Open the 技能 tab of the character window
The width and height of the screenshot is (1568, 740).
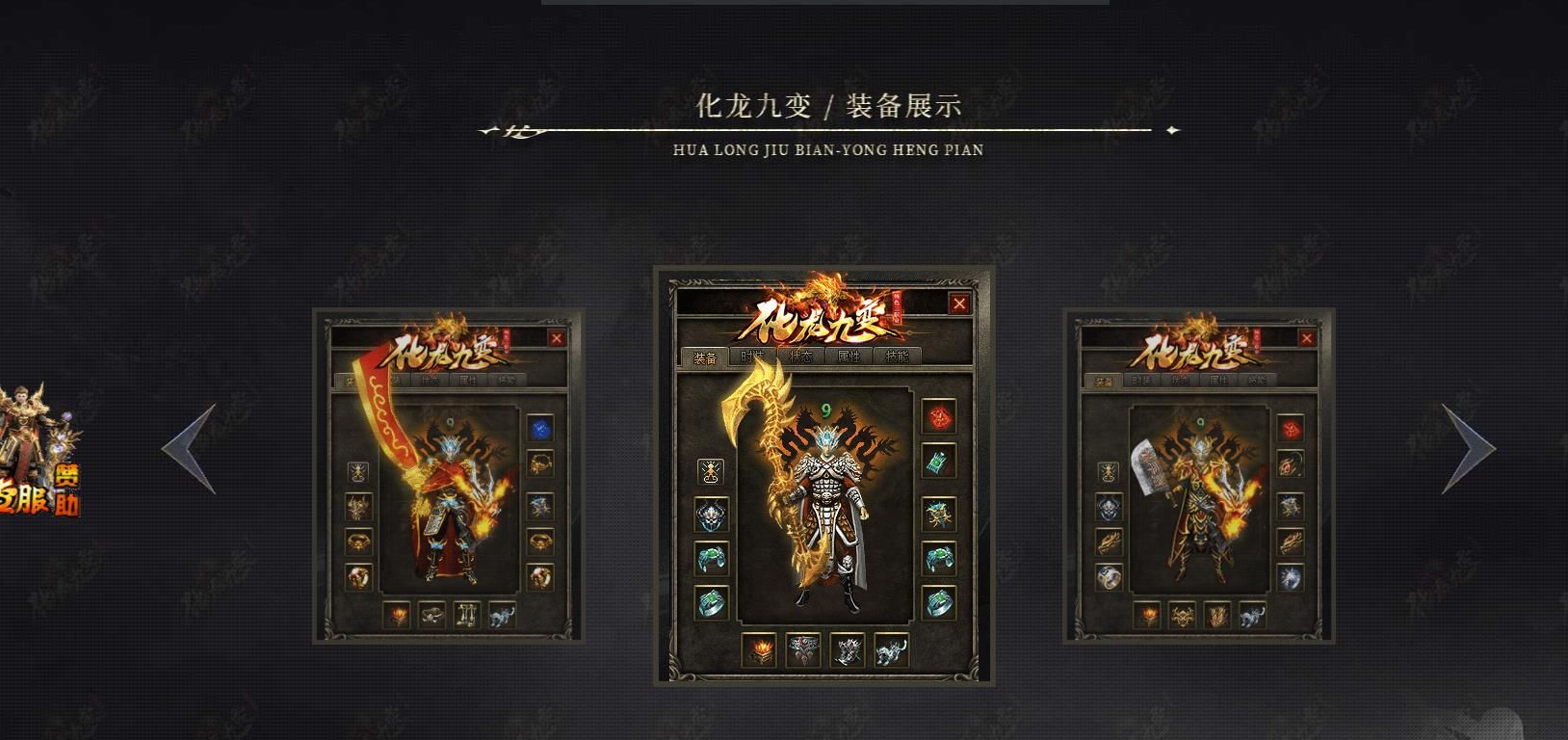897,357
